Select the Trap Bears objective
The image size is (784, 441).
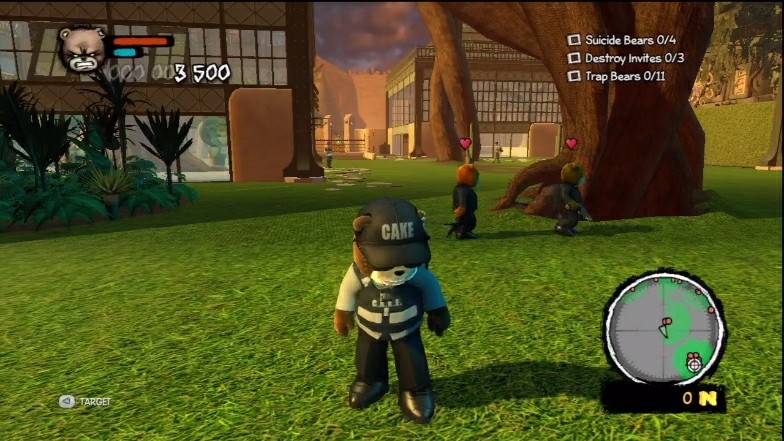610,76
